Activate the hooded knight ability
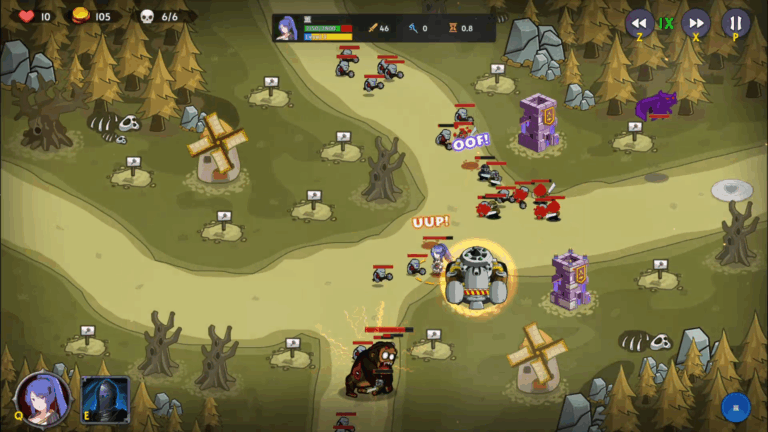 (105, 399)
